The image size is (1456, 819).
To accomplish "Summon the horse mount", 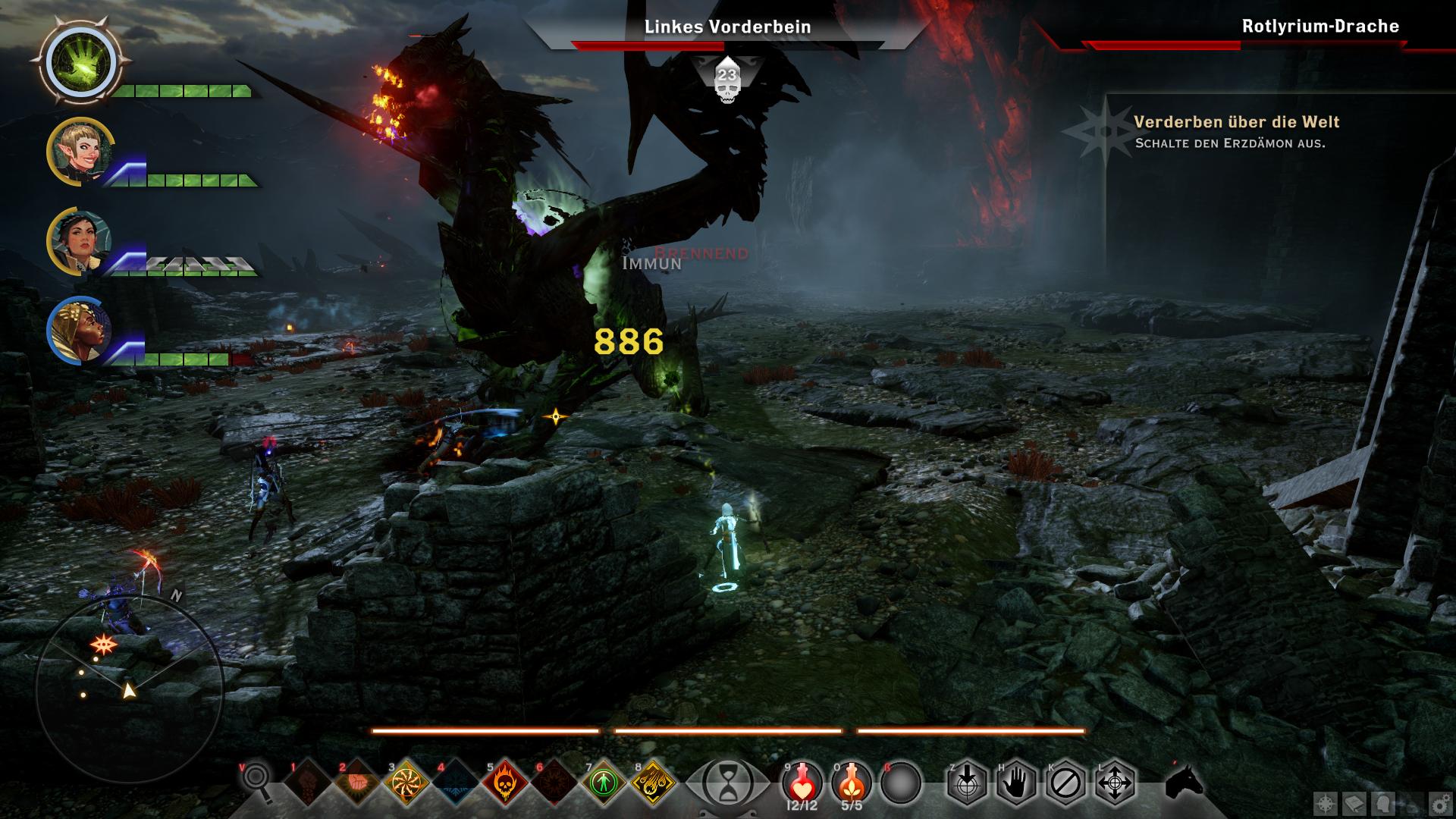I will point(1184,782).
